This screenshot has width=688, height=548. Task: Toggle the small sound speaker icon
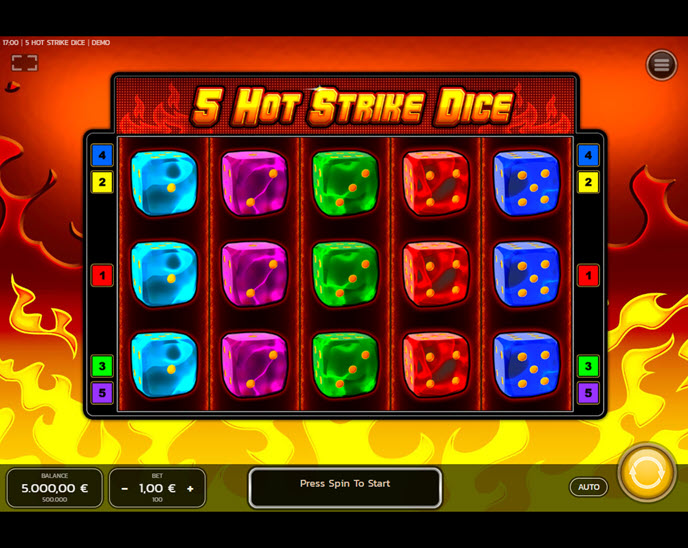[x=13, y=87]
